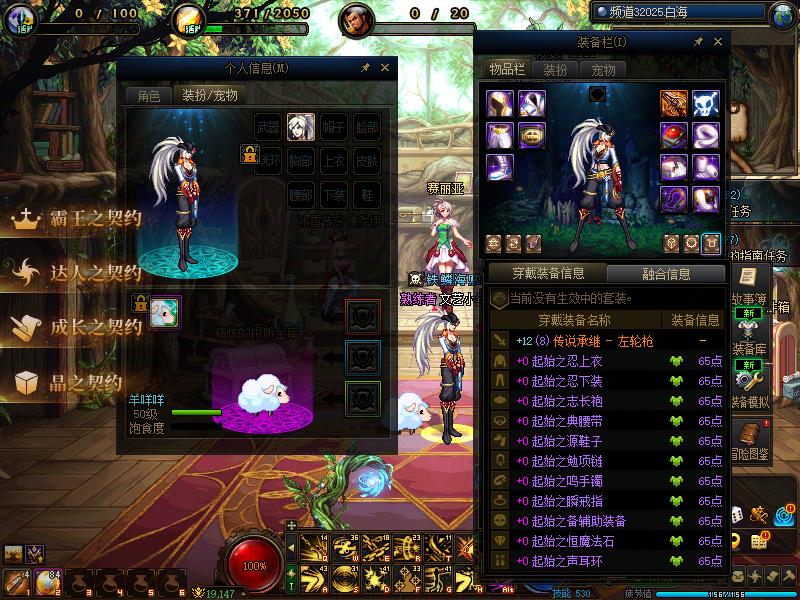Open the 融合信息 tab
The image size is (800, 600).
tap(665, 273)
